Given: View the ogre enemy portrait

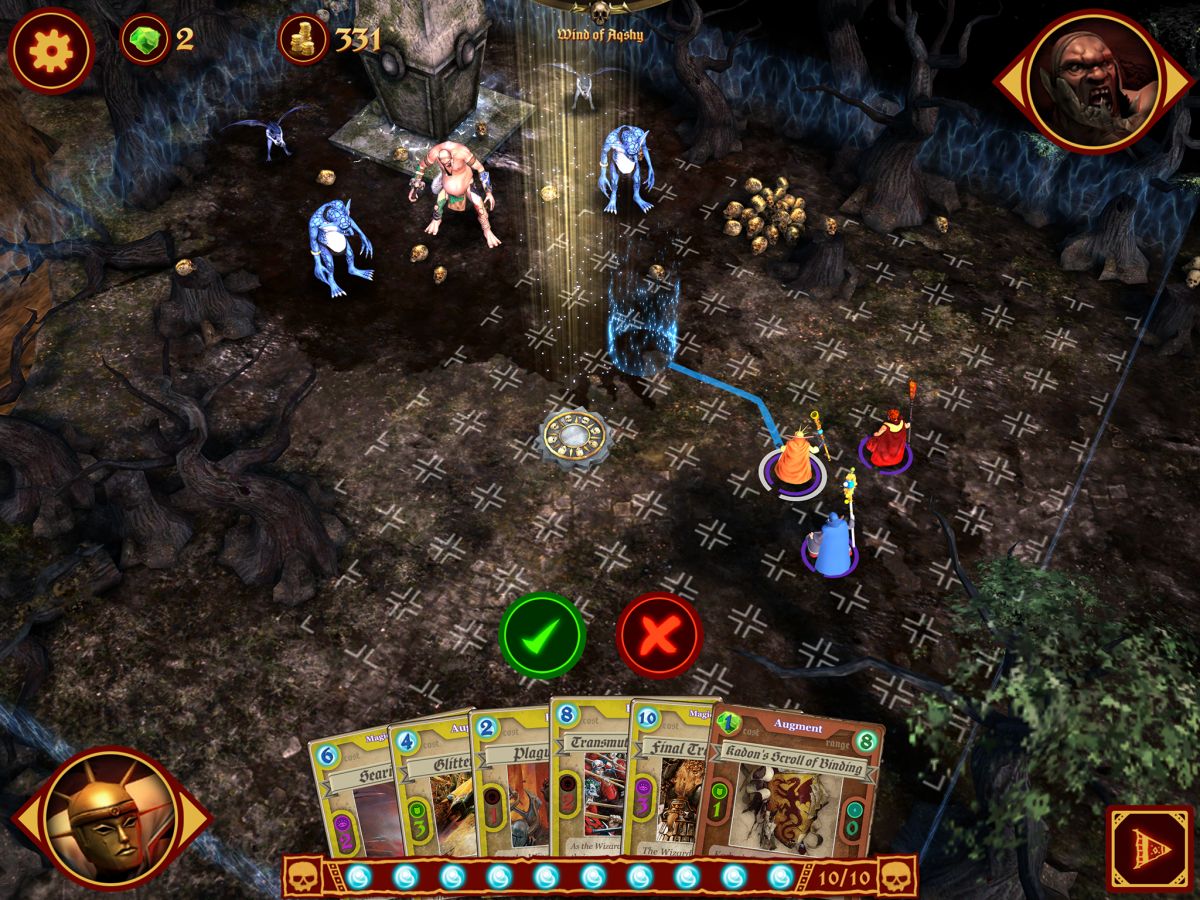Looking at the screenshot, I should click(x=1093, y=82).
